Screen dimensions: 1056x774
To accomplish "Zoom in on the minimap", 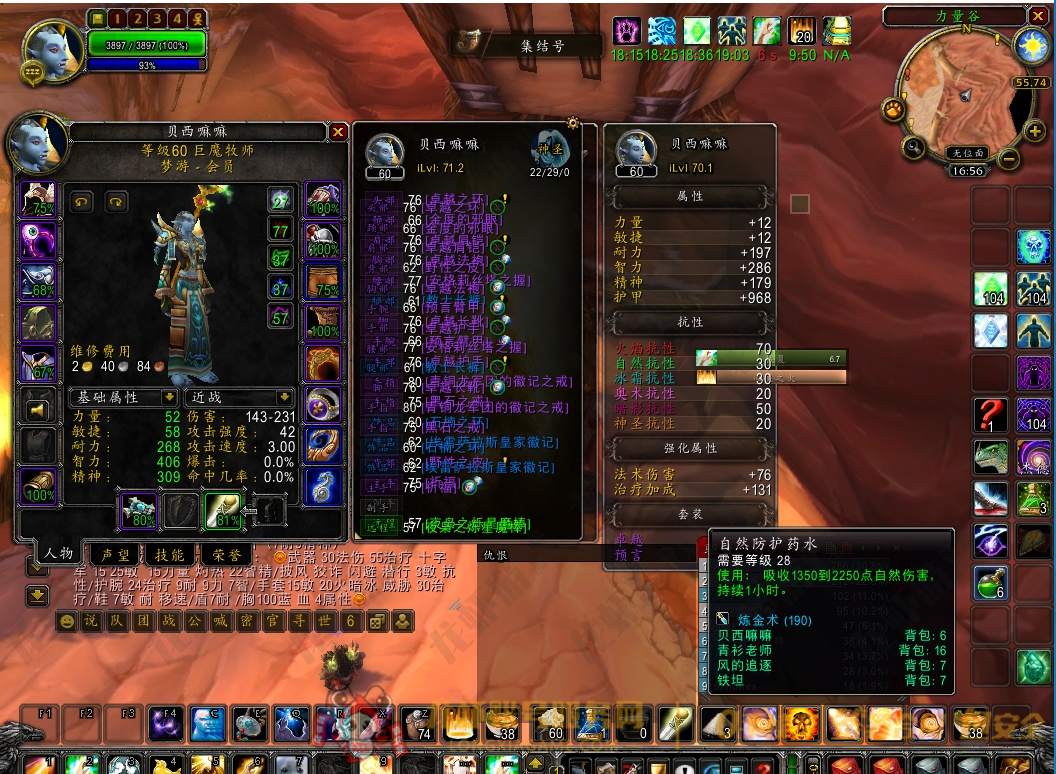I will (x=1035, y=130).
